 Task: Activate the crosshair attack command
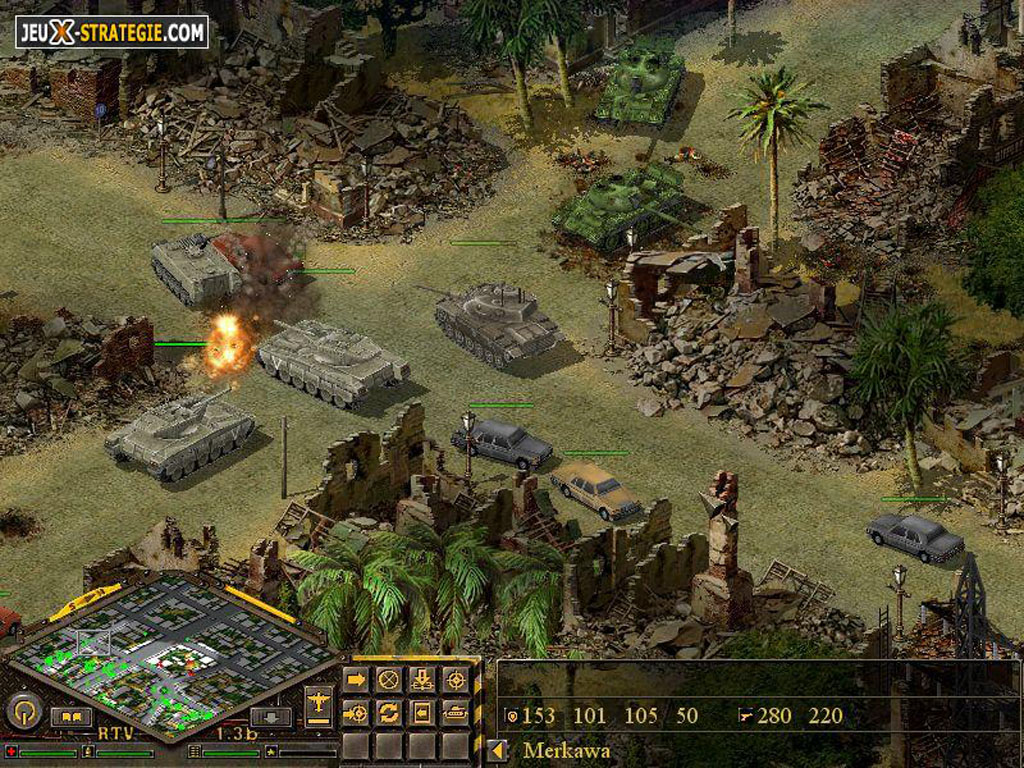tap(455, 680)
